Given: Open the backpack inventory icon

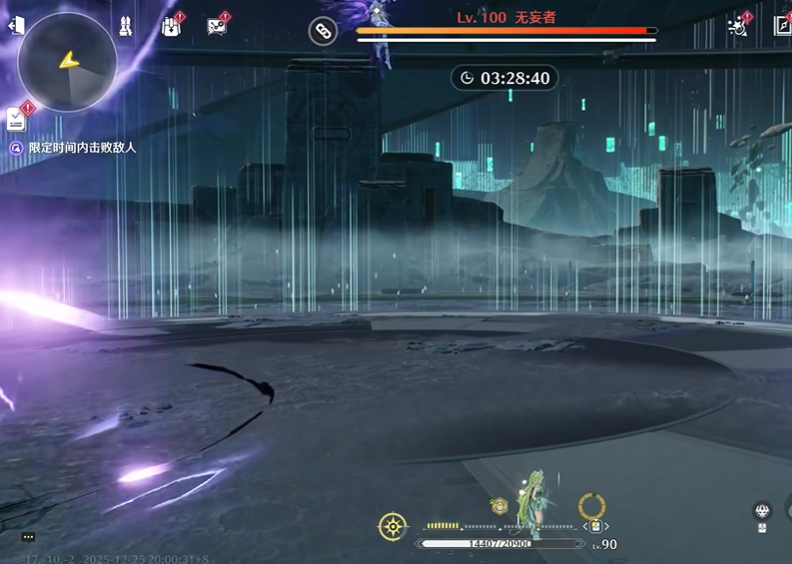Looking at the screenshot, I should coord(170,27).
